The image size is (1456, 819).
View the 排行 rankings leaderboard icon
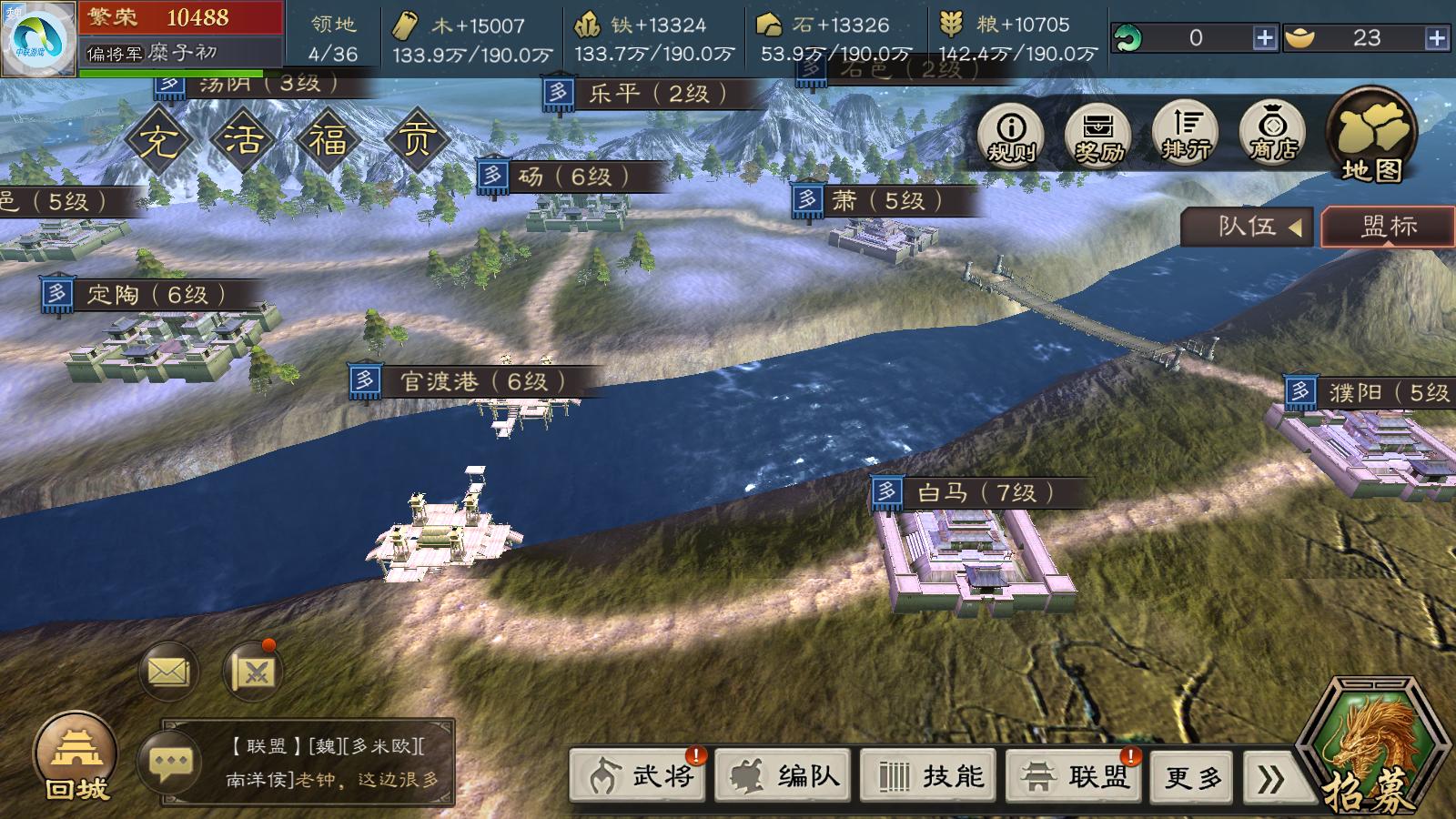[x=1183, y=132]
